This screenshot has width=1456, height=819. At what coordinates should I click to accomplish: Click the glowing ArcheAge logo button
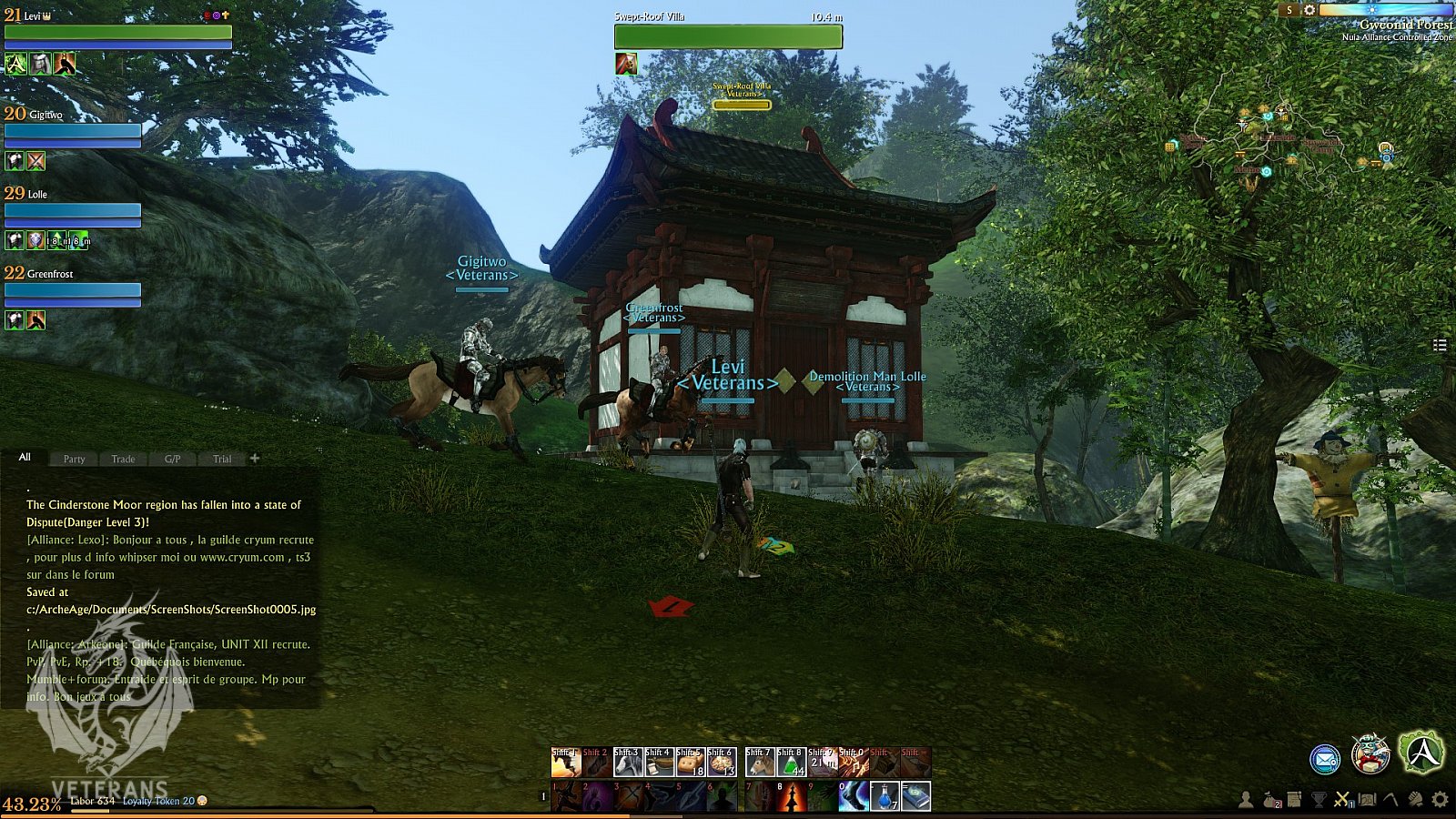pyautogui.click(x=1421, y=752)
